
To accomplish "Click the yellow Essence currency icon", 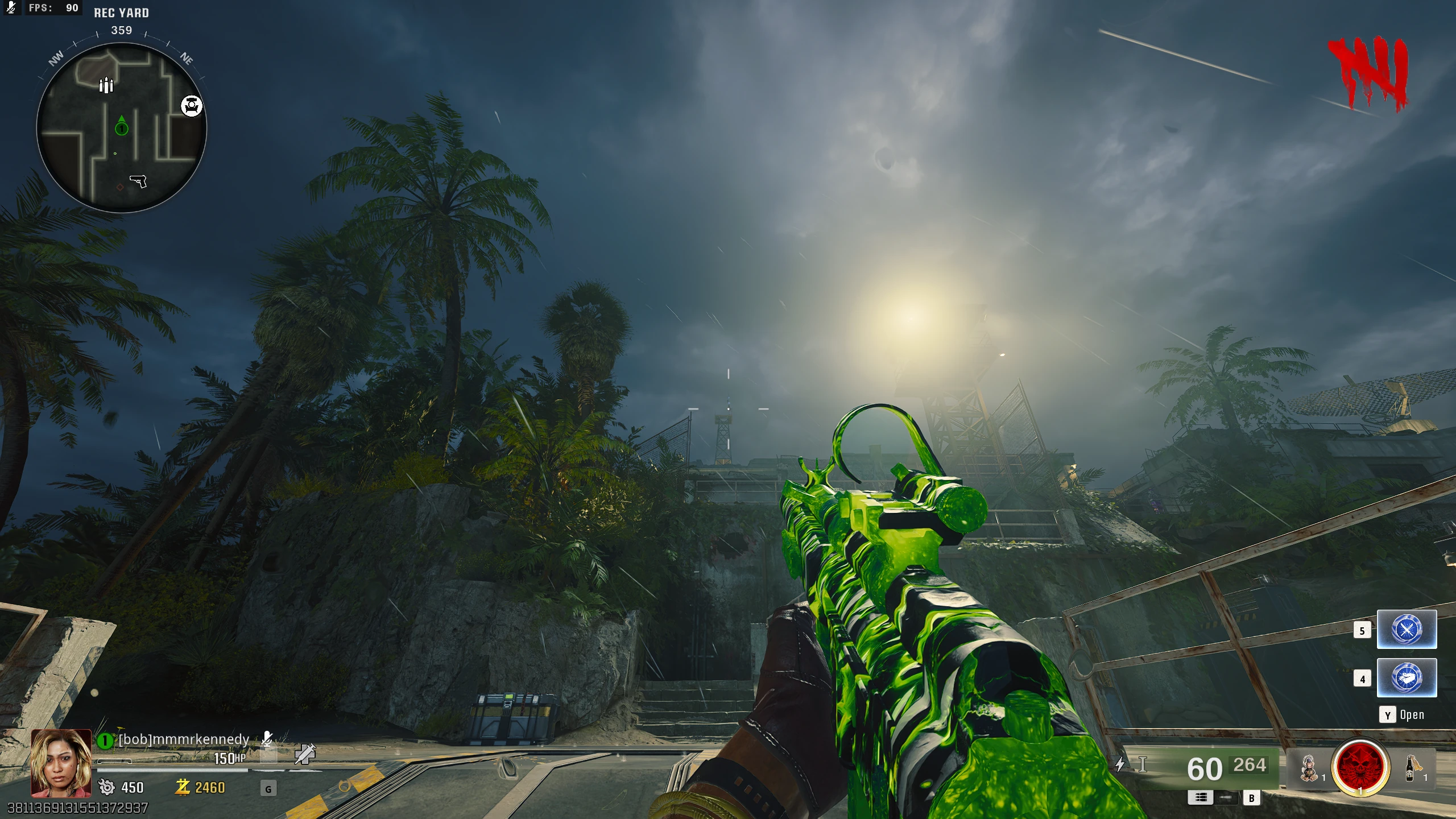I will point(183,787).
